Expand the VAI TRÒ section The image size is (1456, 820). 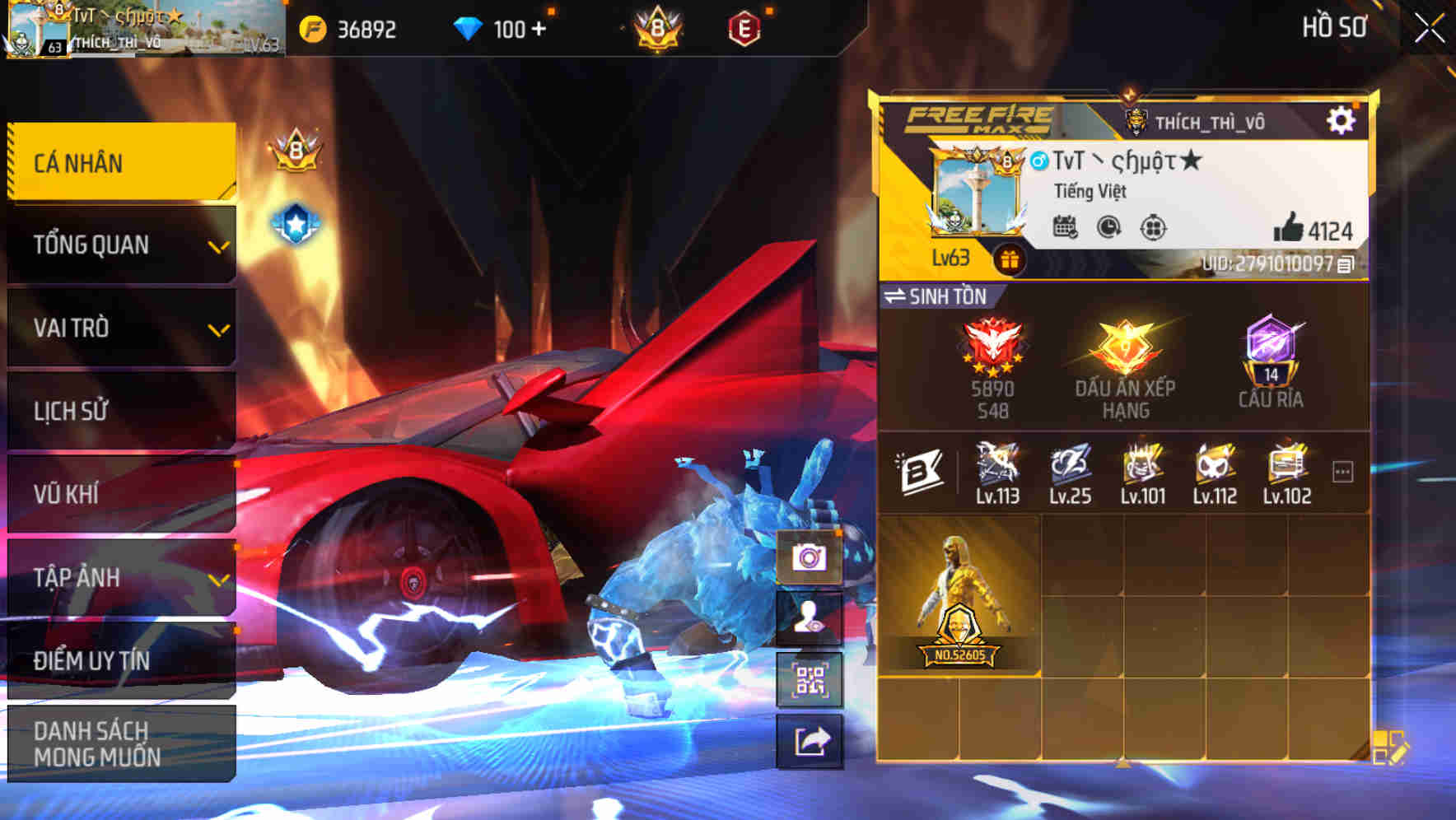120,328
